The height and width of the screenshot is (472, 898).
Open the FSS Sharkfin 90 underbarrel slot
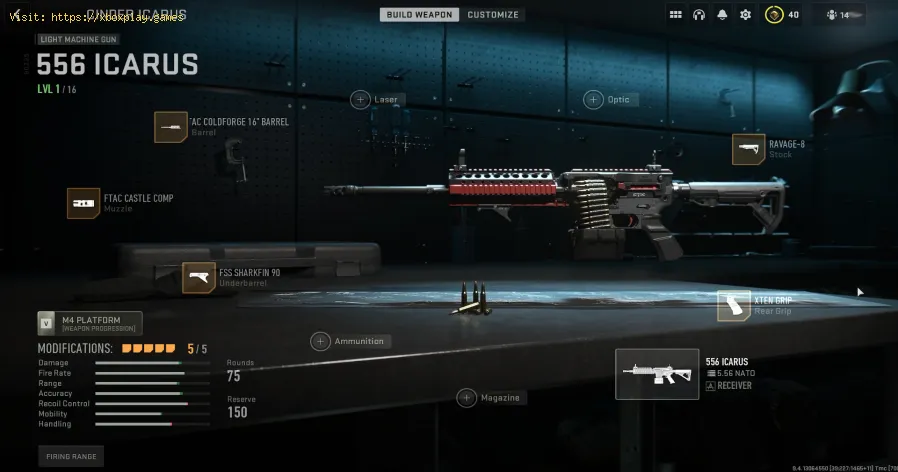(x=199, y=278)
